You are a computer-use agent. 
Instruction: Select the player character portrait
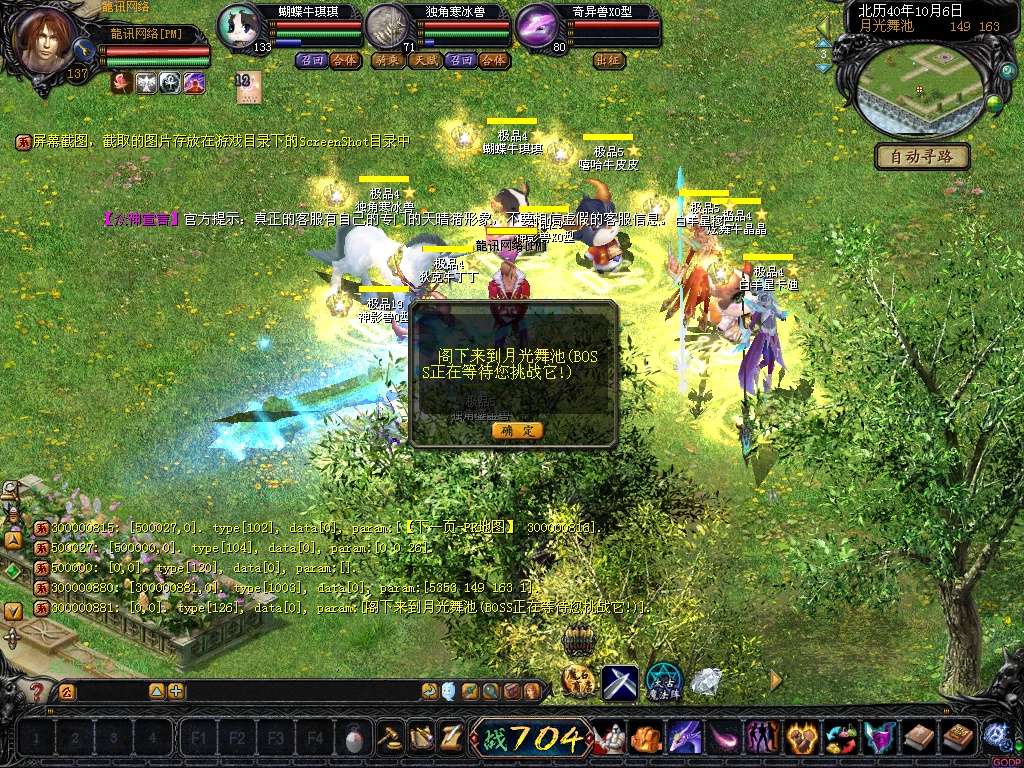click(x=45, y=42)
